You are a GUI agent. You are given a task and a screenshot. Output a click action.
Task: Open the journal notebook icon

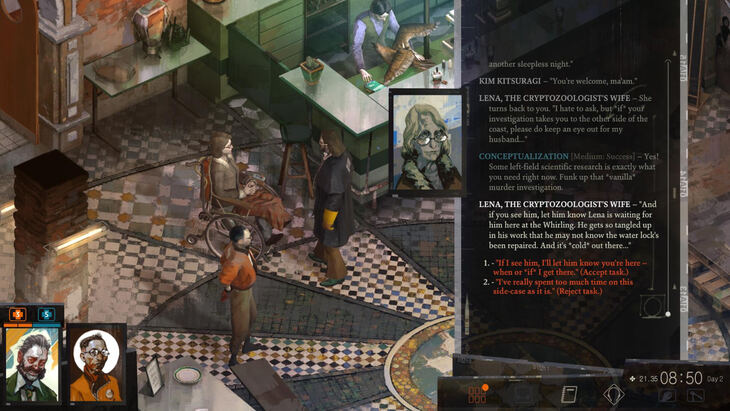click(x=570, y=394)
